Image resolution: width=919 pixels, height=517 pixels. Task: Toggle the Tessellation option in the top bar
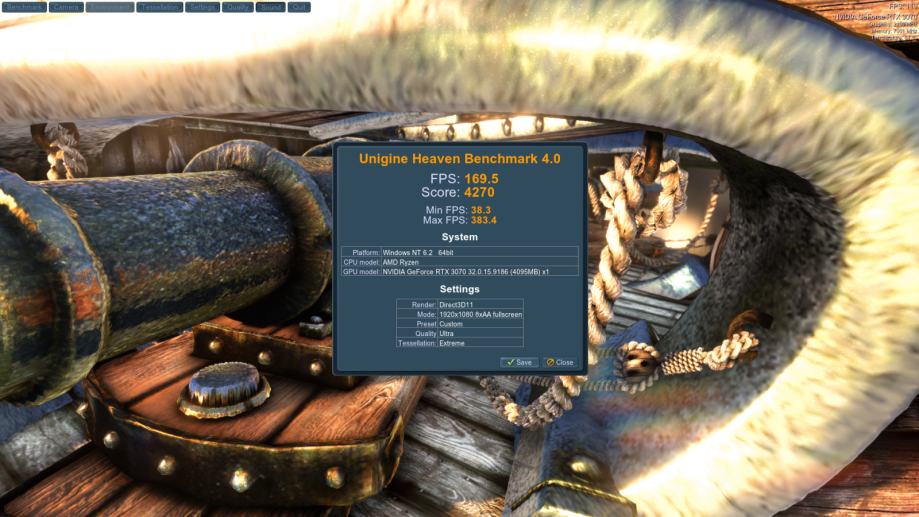point(160,7)
